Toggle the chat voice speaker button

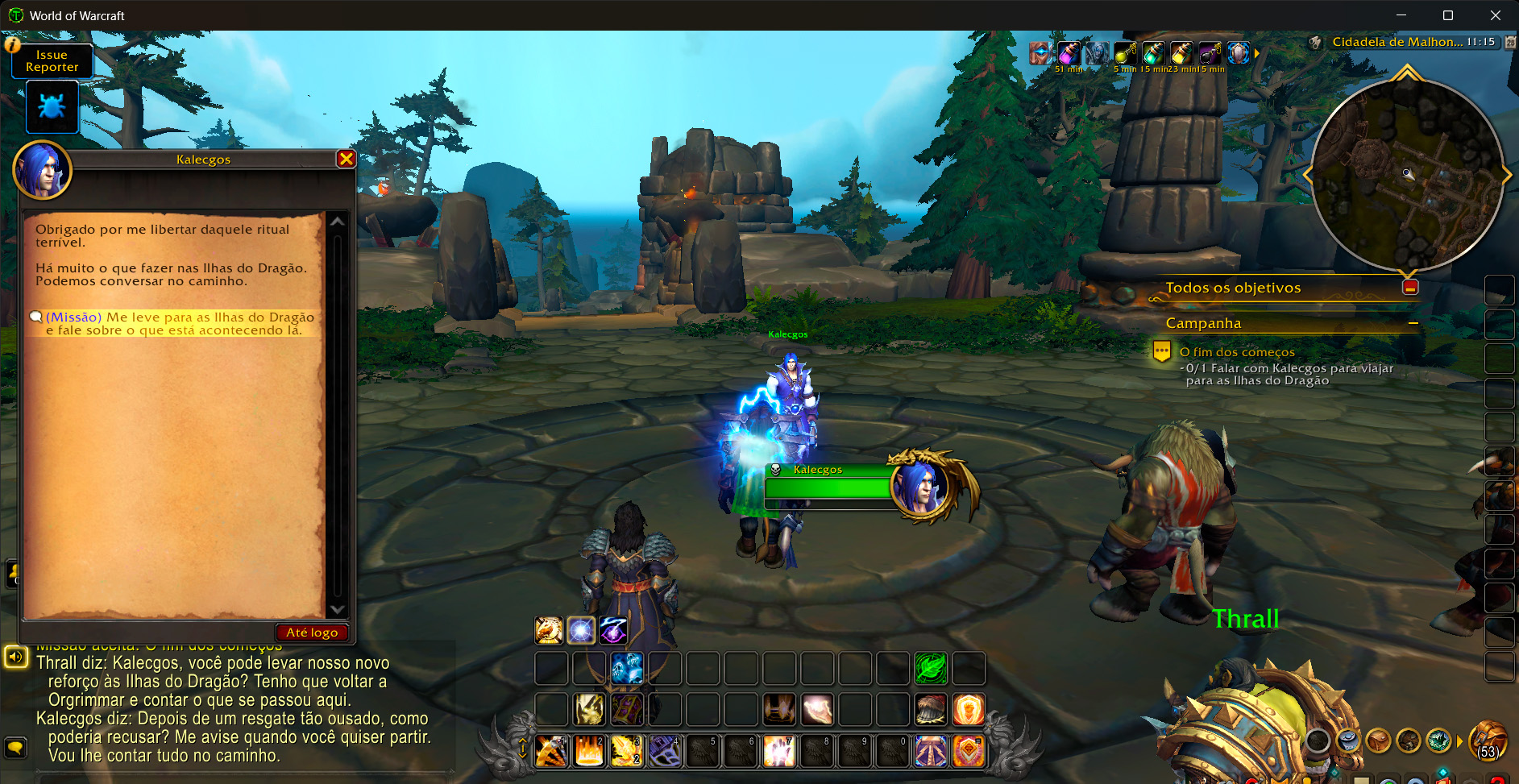point(15,657)
